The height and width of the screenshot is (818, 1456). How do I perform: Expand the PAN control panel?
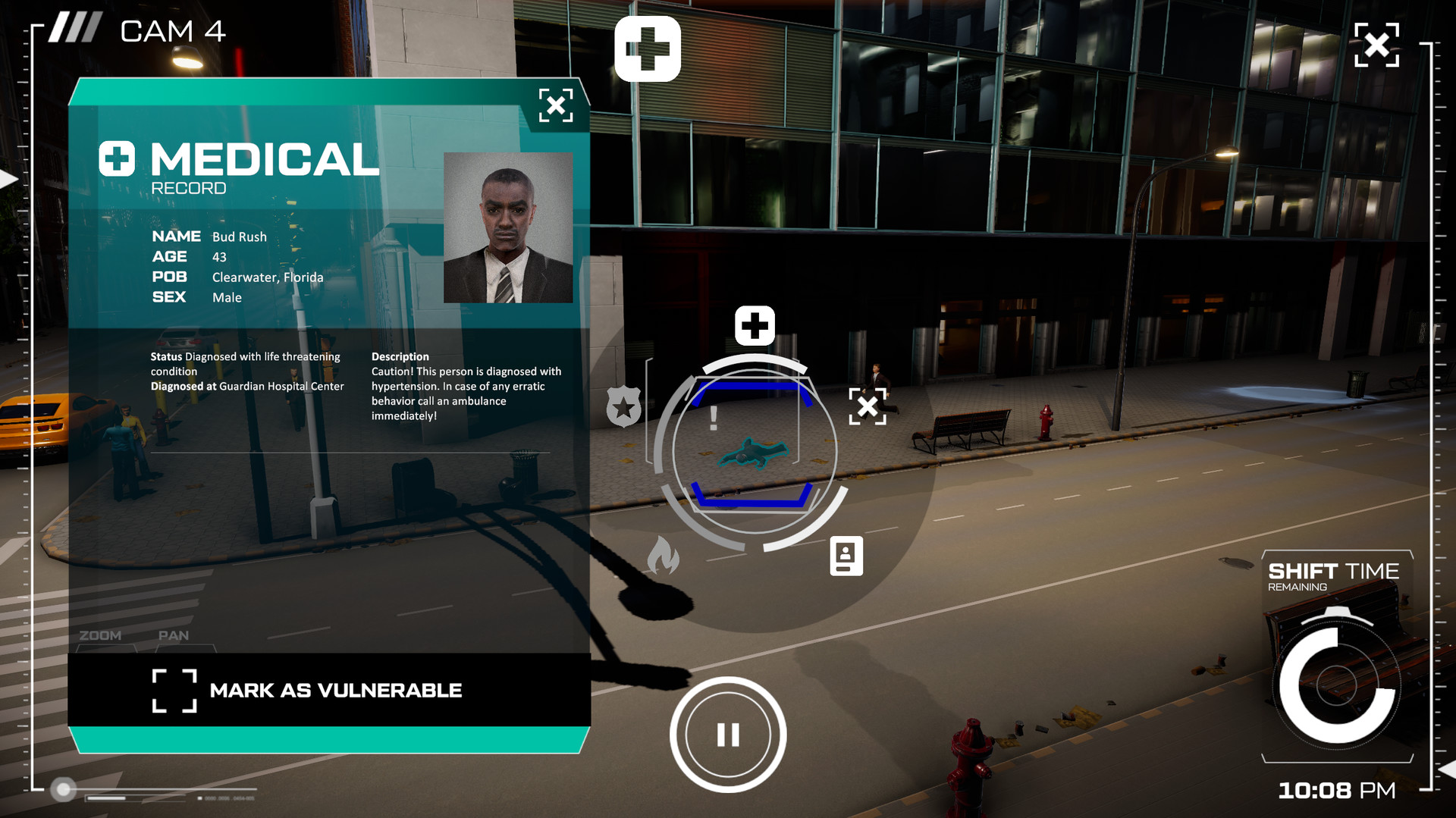(x=174, y=635)
